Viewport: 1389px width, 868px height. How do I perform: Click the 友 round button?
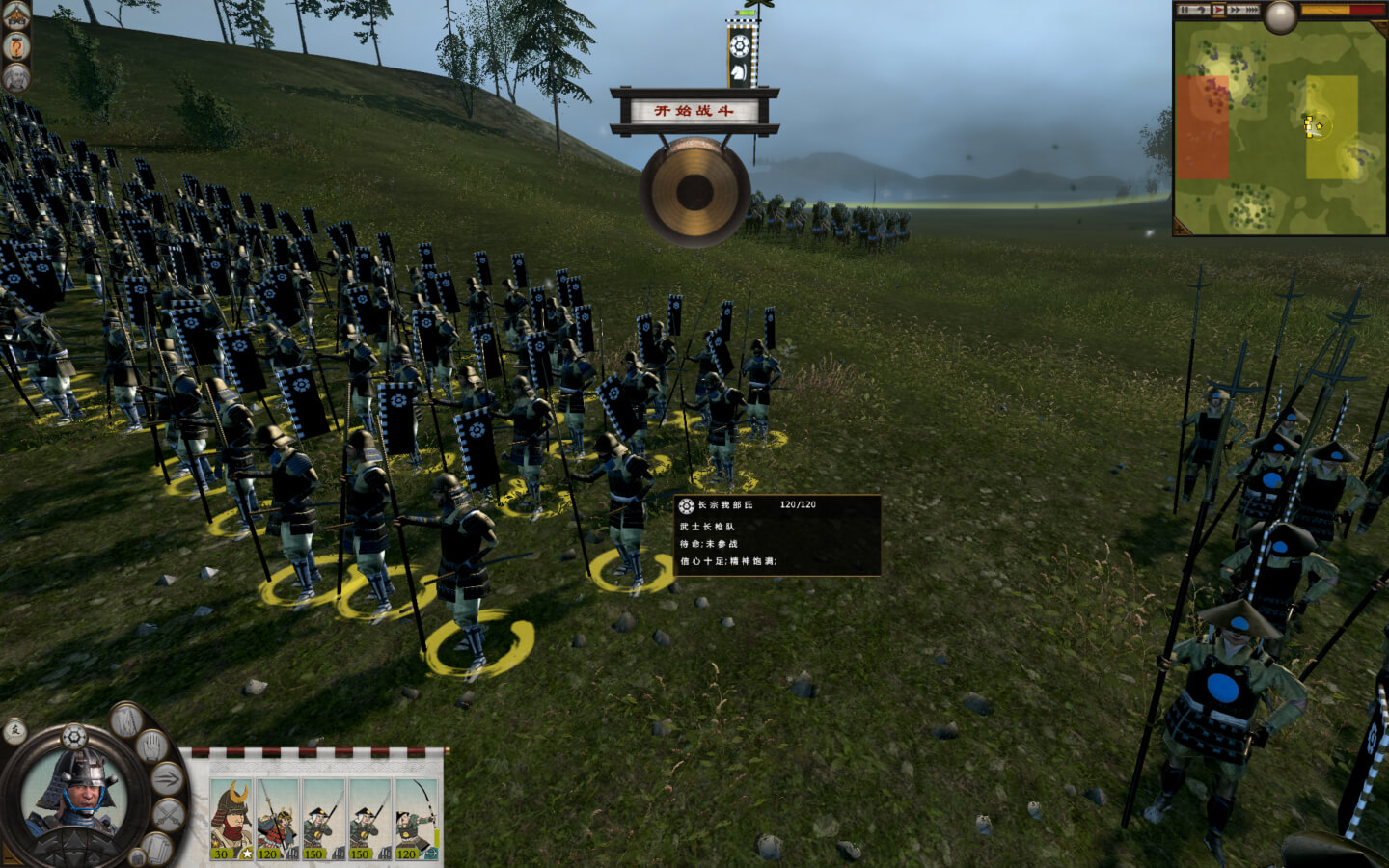tap(14, 732)
